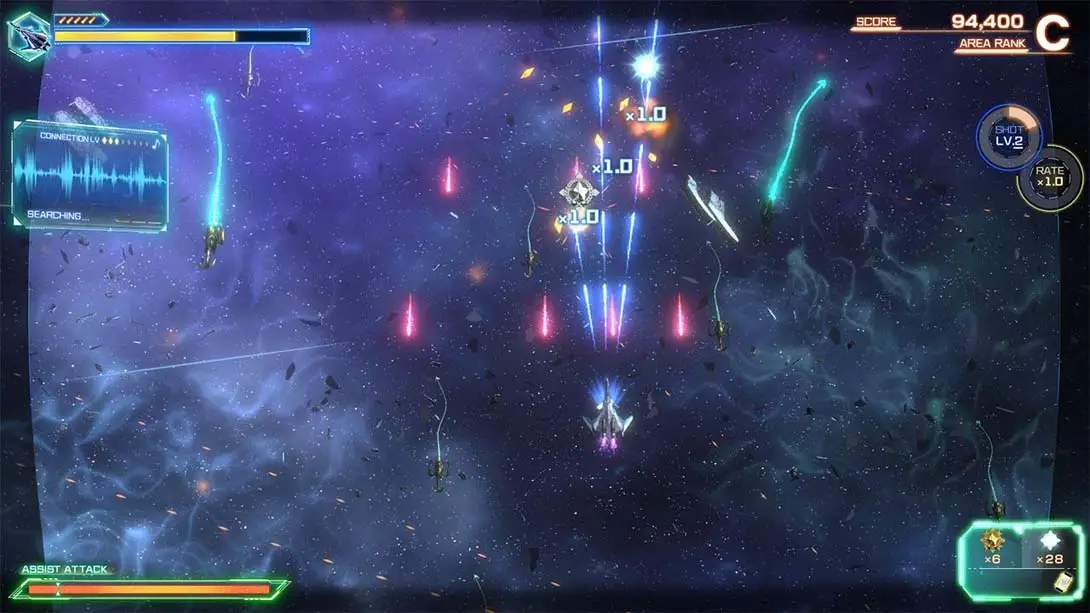Click the Rate x1.0 circular indicator
The image size is (1090, 613).
(1049, 177)
